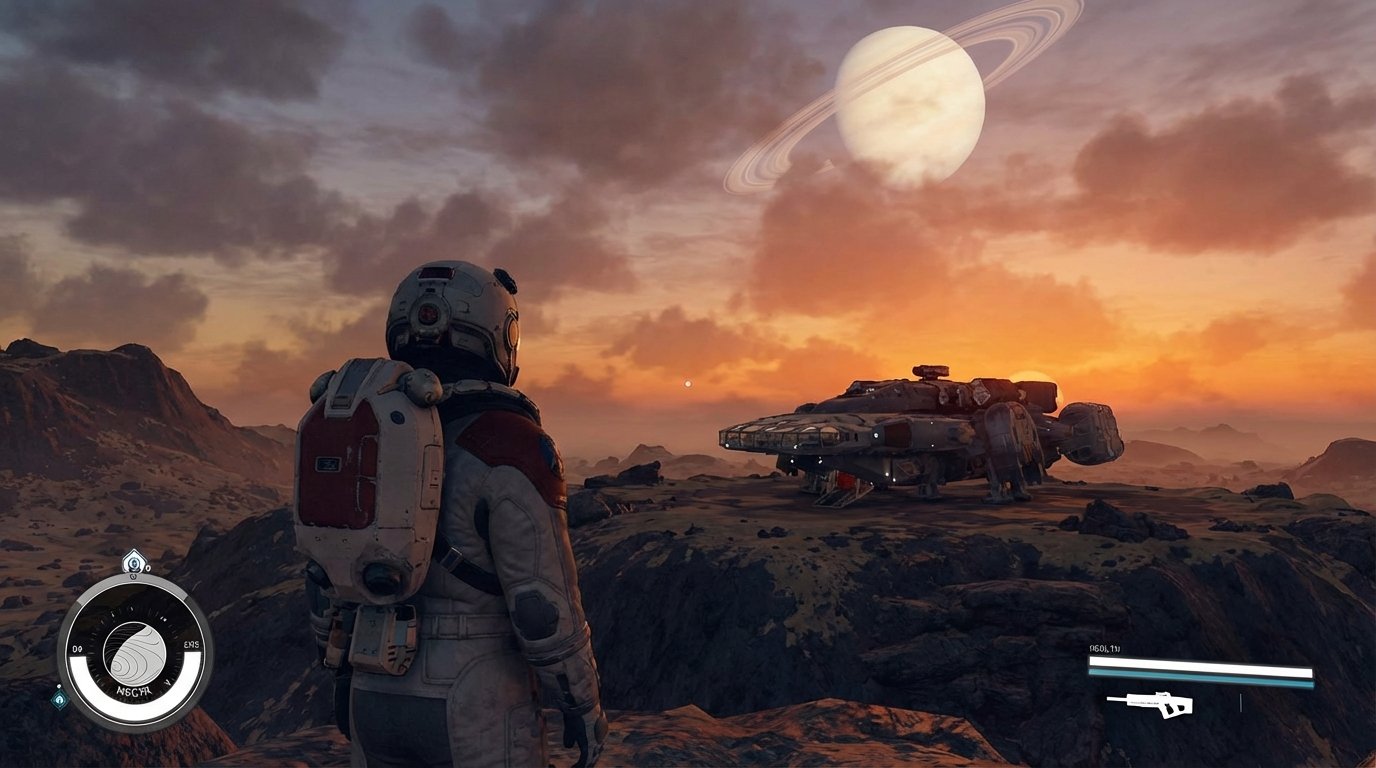Image resolution: width=1376 pixels, height=768 pixels.
Task: Expand the compass heading strip
Action: (134, 648)
